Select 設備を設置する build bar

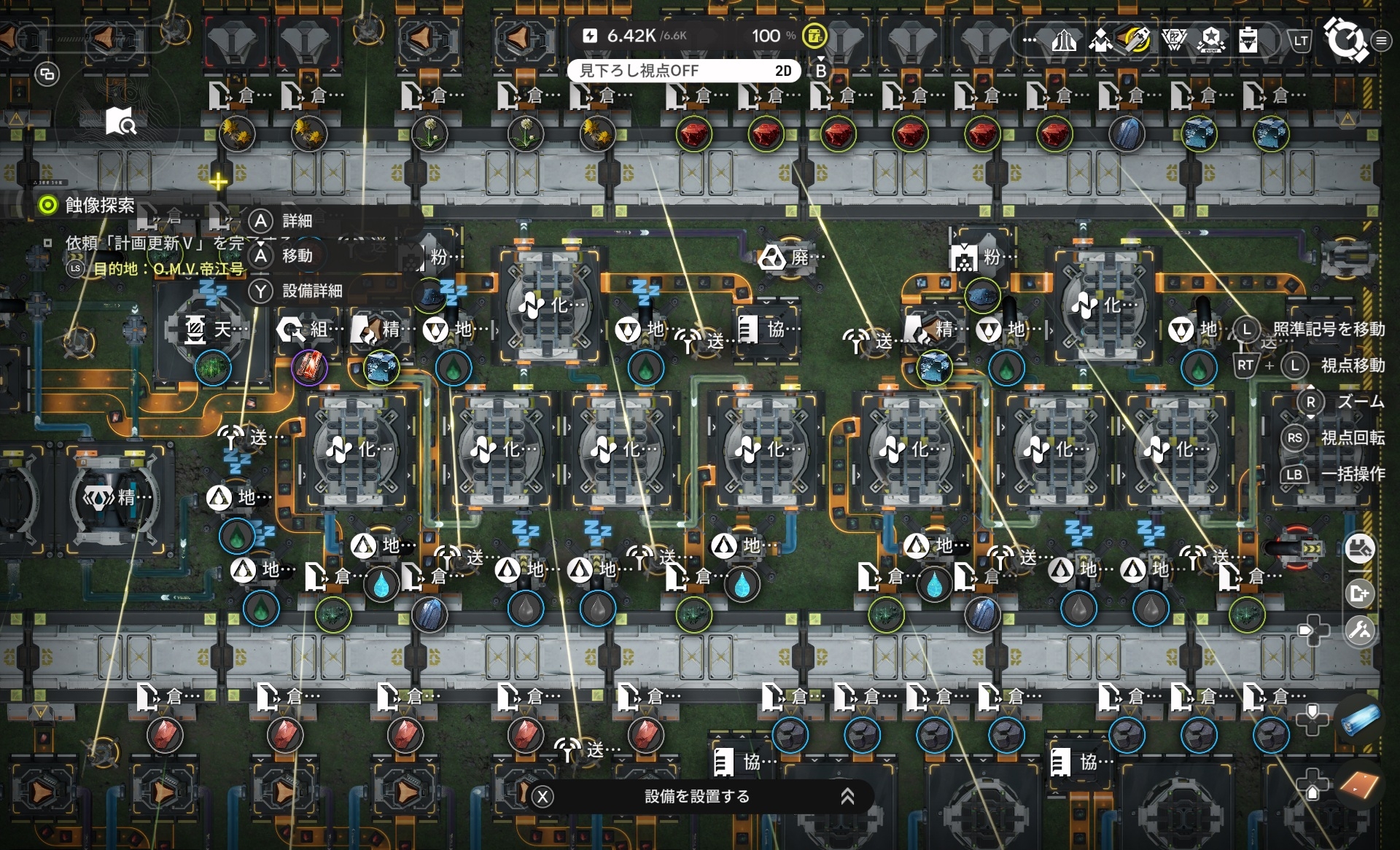click(x=697, y=797)
